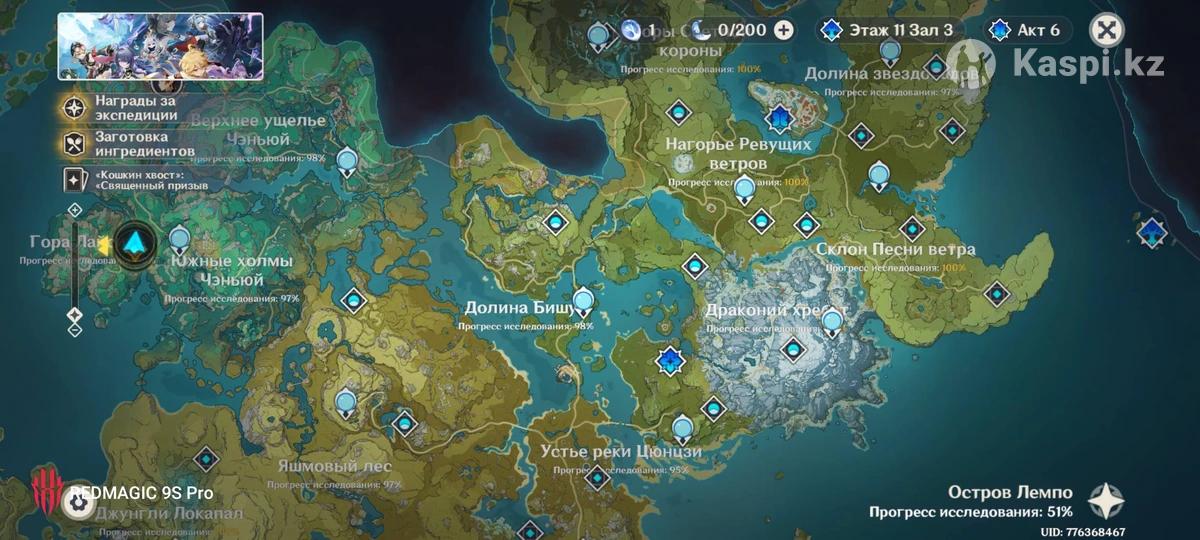
Task: Open the event banner thumbnail
Action: click(x=160, y=46)
